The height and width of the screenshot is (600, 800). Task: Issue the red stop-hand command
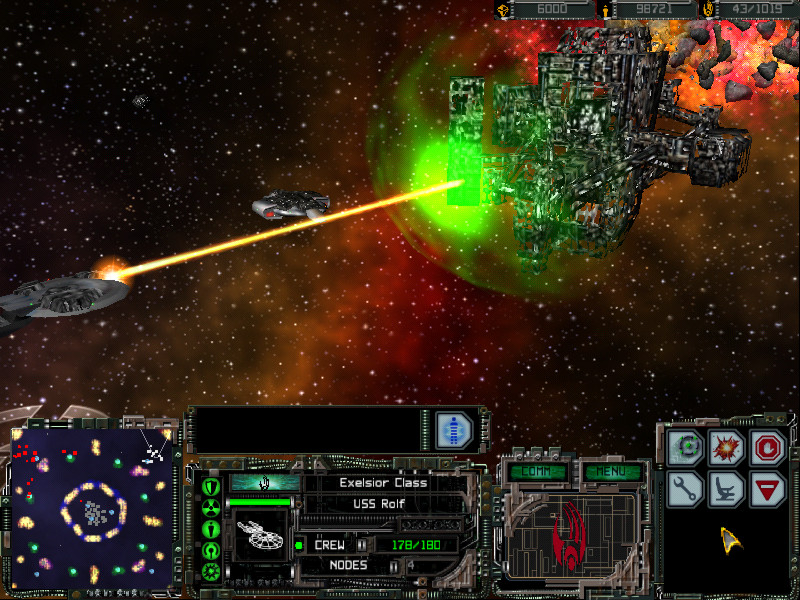(767, 449)
